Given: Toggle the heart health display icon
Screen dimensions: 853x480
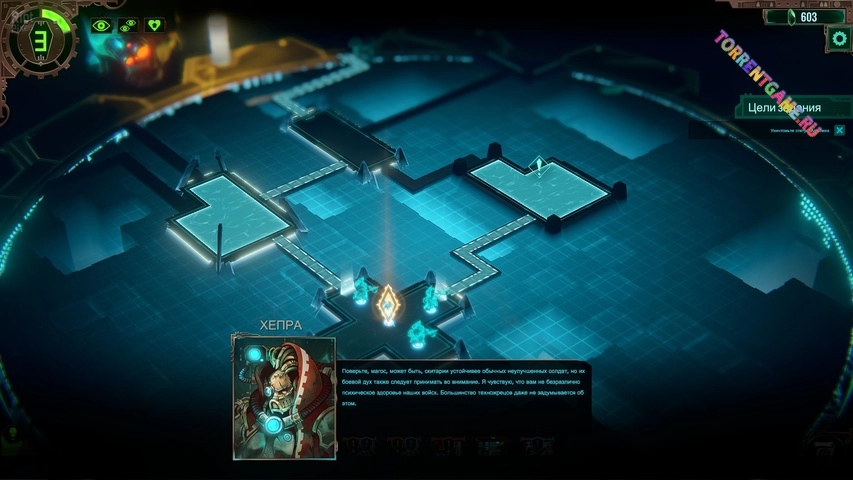Looking at the screenshot, I should 154,25.
